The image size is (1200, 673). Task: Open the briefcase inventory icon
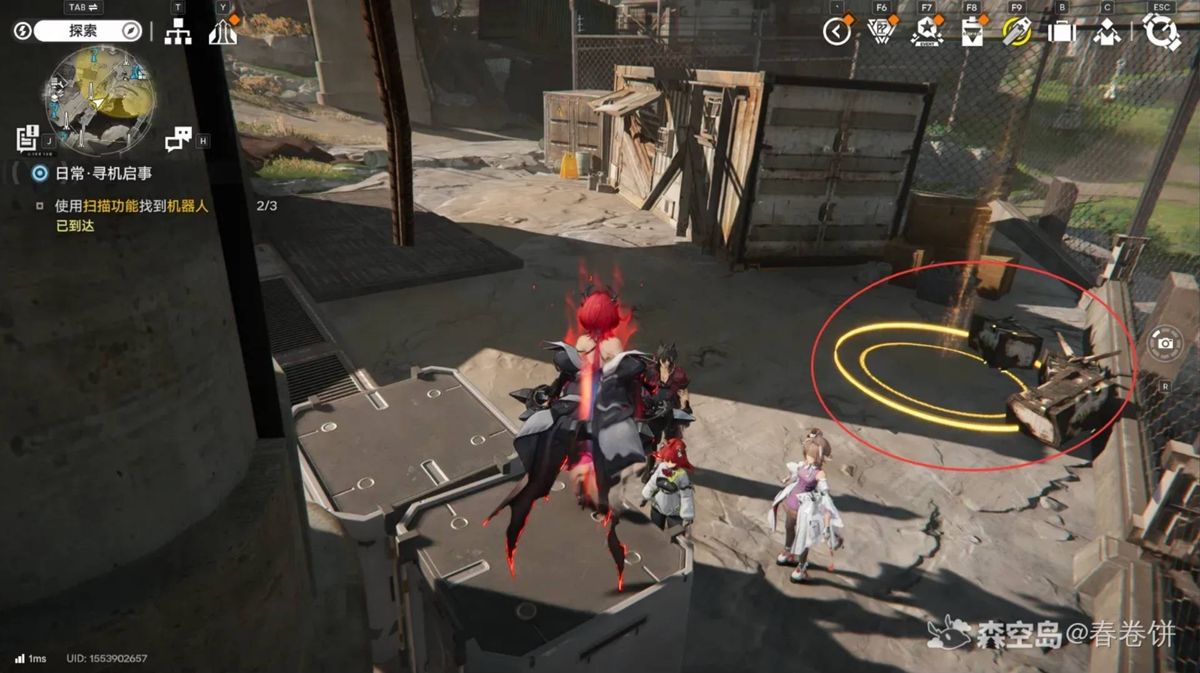click(1061, 32)
